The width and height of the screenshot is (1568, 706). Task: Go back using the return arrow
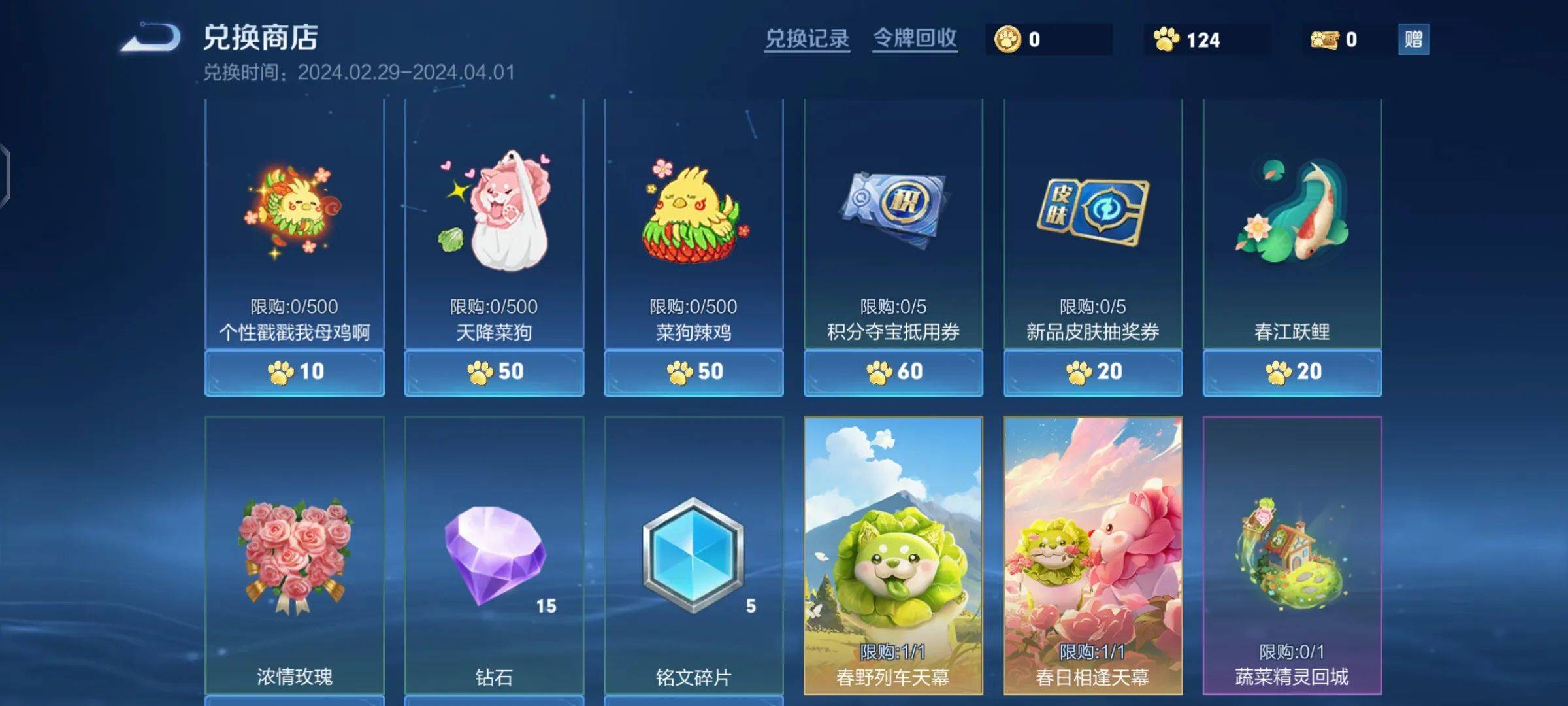pos(152,37)
